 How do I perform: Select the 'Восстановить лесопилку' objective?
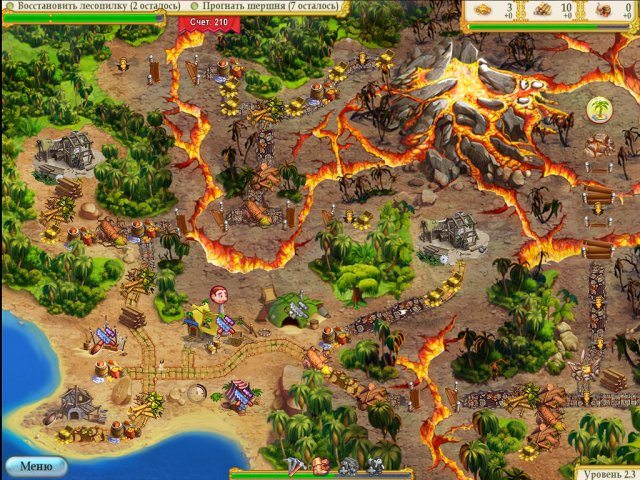93,6
